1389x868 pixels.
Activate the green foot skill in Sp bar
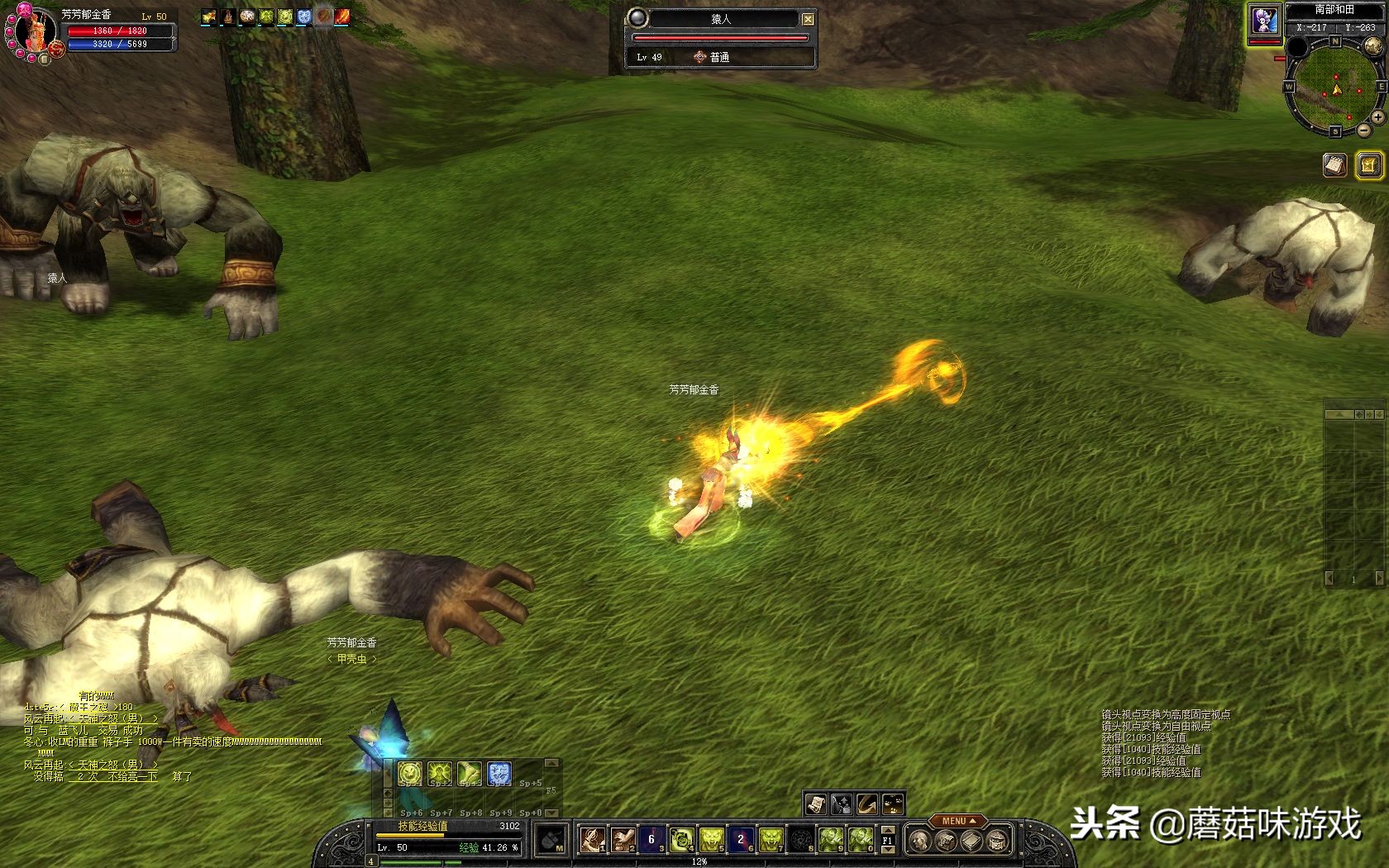(469, 775)
